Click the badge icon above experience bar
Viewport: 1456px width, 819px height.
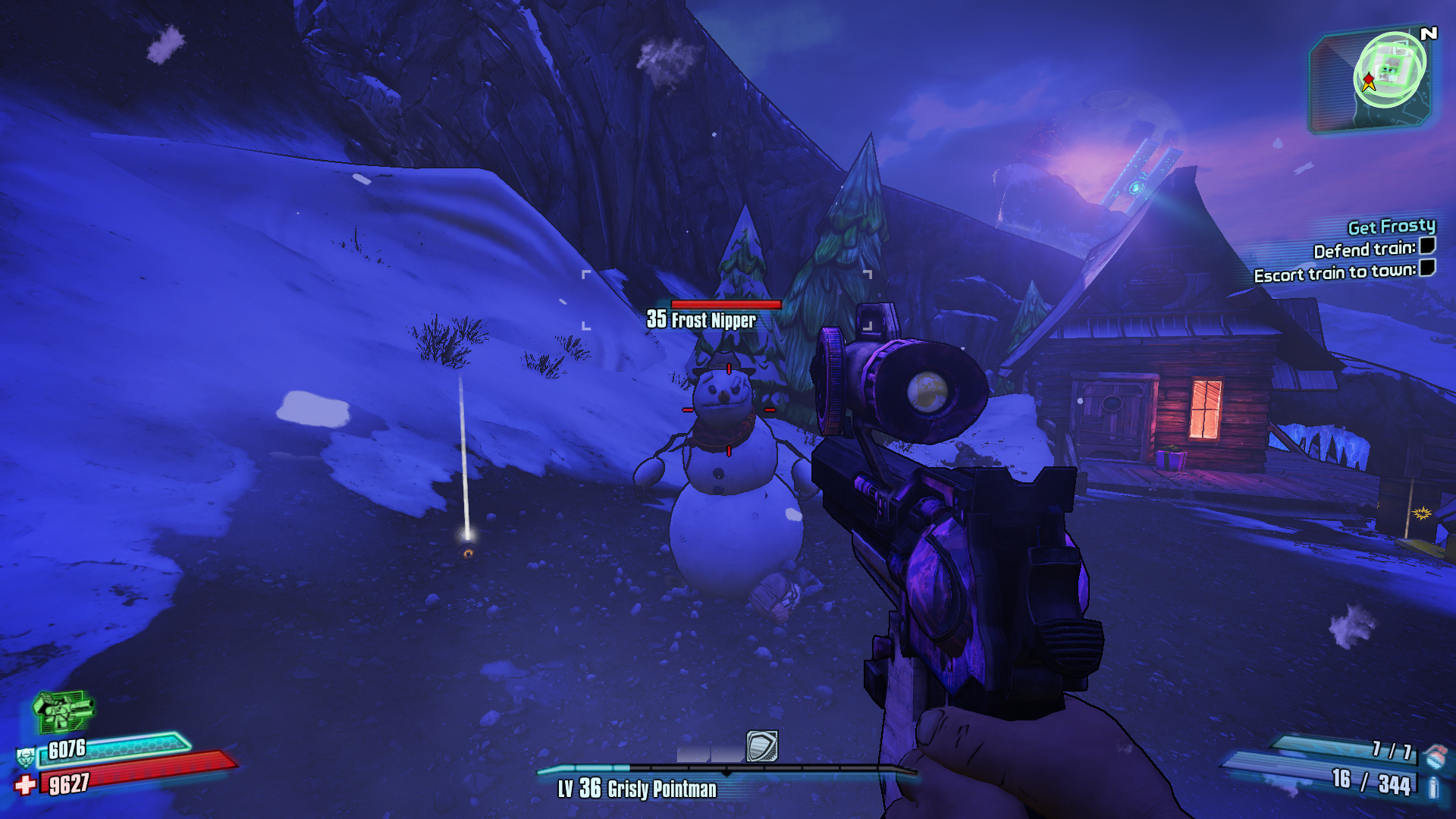pos(761,746)
